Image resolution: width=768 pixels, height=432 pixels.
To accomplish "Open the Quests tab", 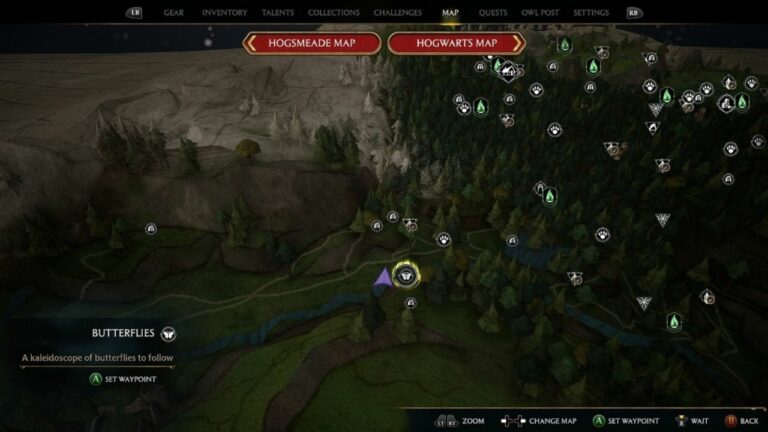I will (491, 13).
